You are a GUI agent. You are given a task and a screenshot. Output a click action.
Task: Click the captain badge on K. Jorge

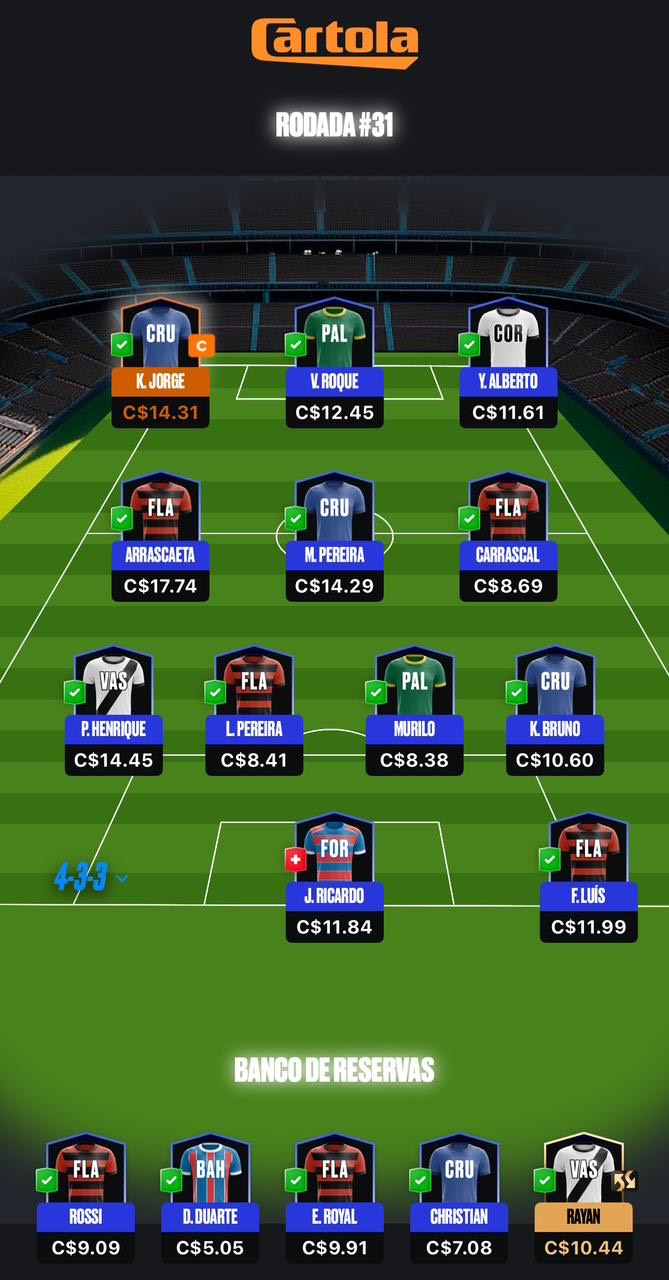pos(200,346)
